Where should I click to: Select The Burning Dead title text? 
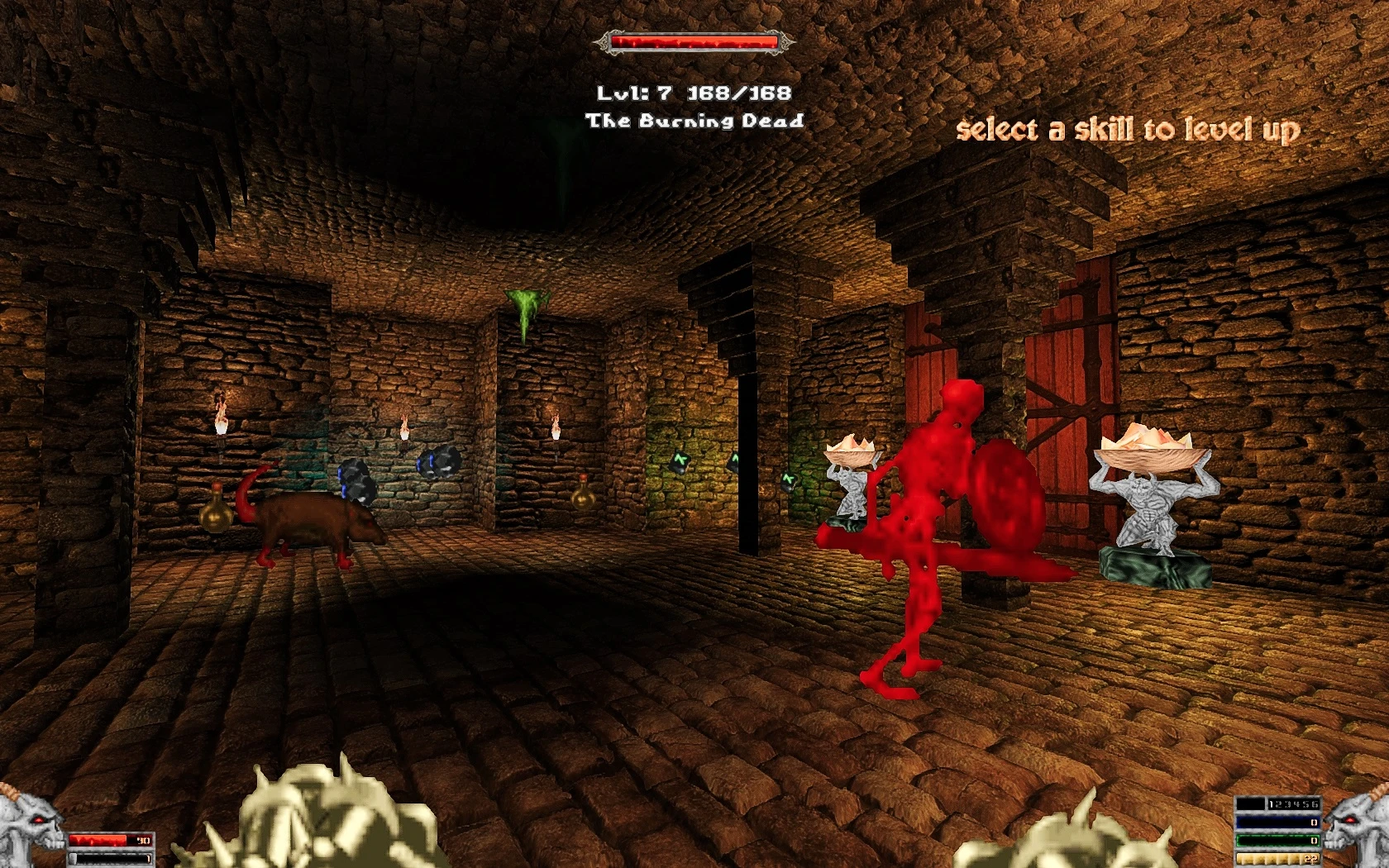(x=694, y=120)
